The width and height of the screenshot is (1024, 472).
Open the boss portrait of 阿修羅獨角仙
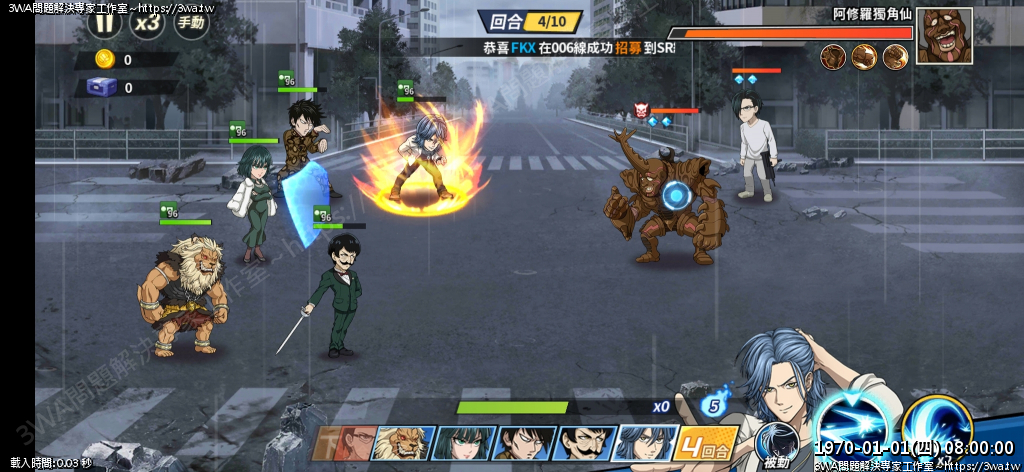click(944, 35)
